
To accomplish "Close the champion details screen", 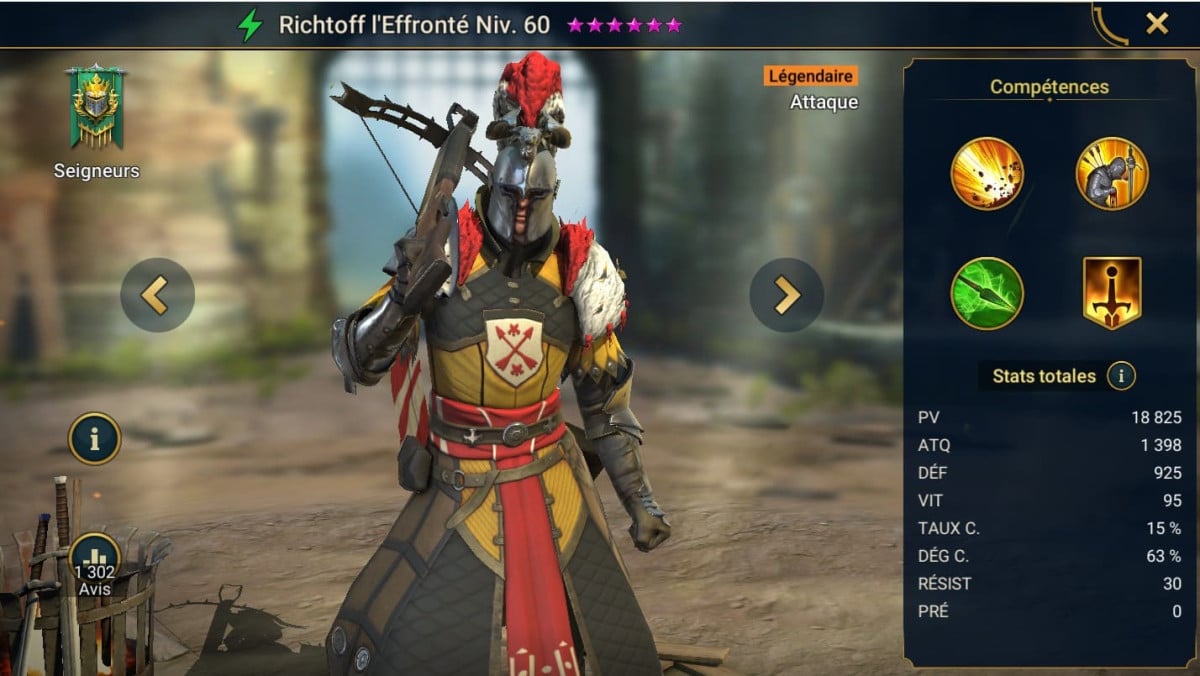I will point(1157,24).
